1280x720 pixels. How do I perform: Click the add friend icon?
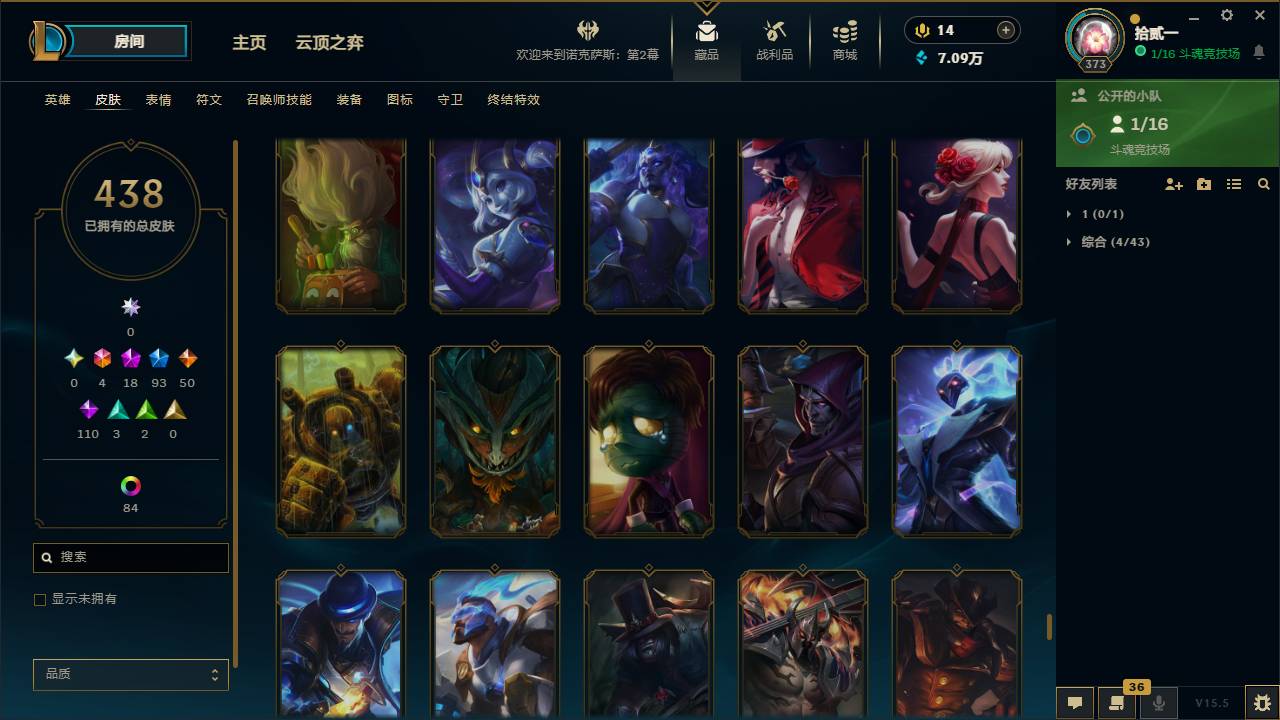point(1174,184)
